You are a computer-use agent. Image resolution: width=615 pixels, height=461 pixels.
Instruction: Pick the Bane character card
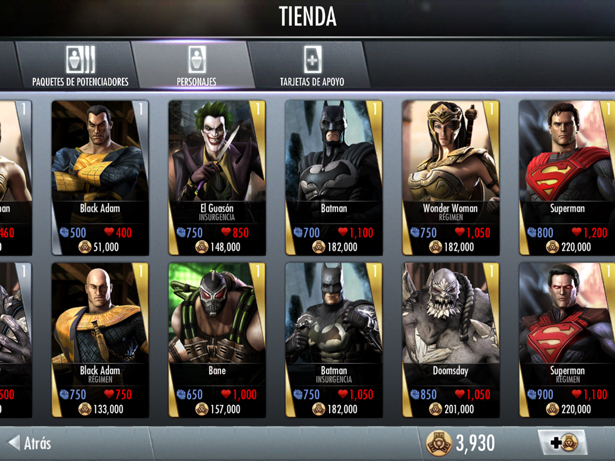pos(216,340)
